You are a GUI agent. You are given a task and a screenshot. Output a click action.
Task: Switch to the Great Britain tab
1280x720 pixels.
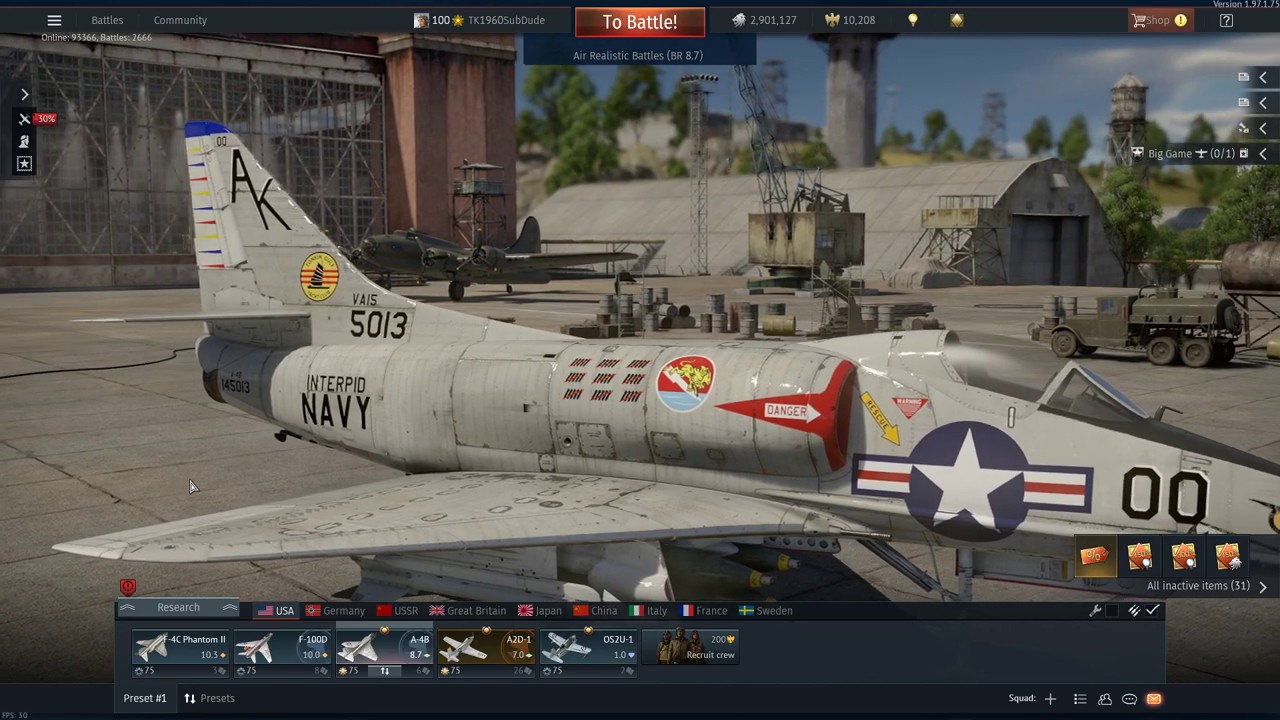[x=468, y=611]
